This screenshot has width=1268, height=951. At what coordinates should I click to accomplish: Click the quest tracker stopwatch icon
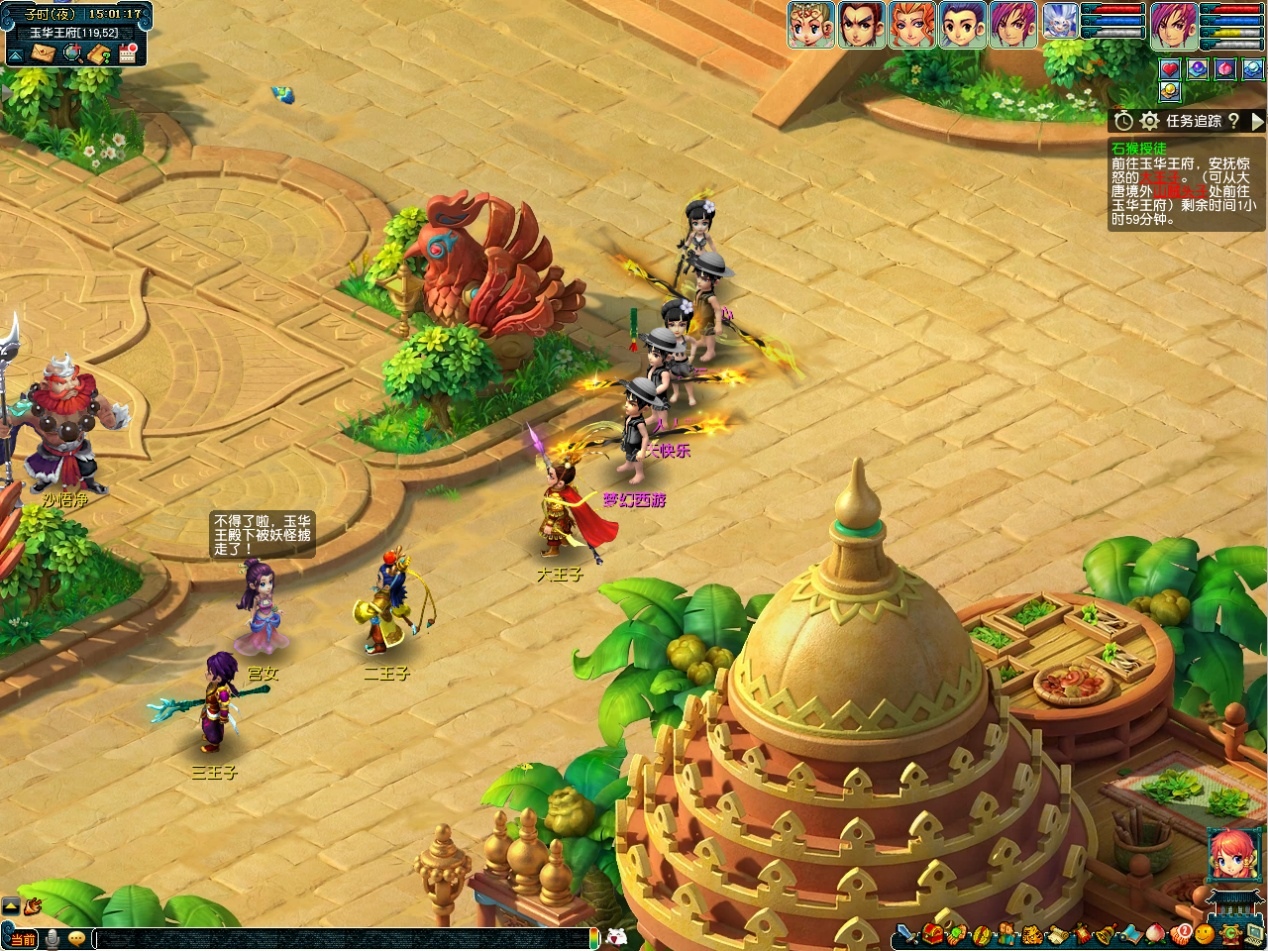[x=1124, y=121]
